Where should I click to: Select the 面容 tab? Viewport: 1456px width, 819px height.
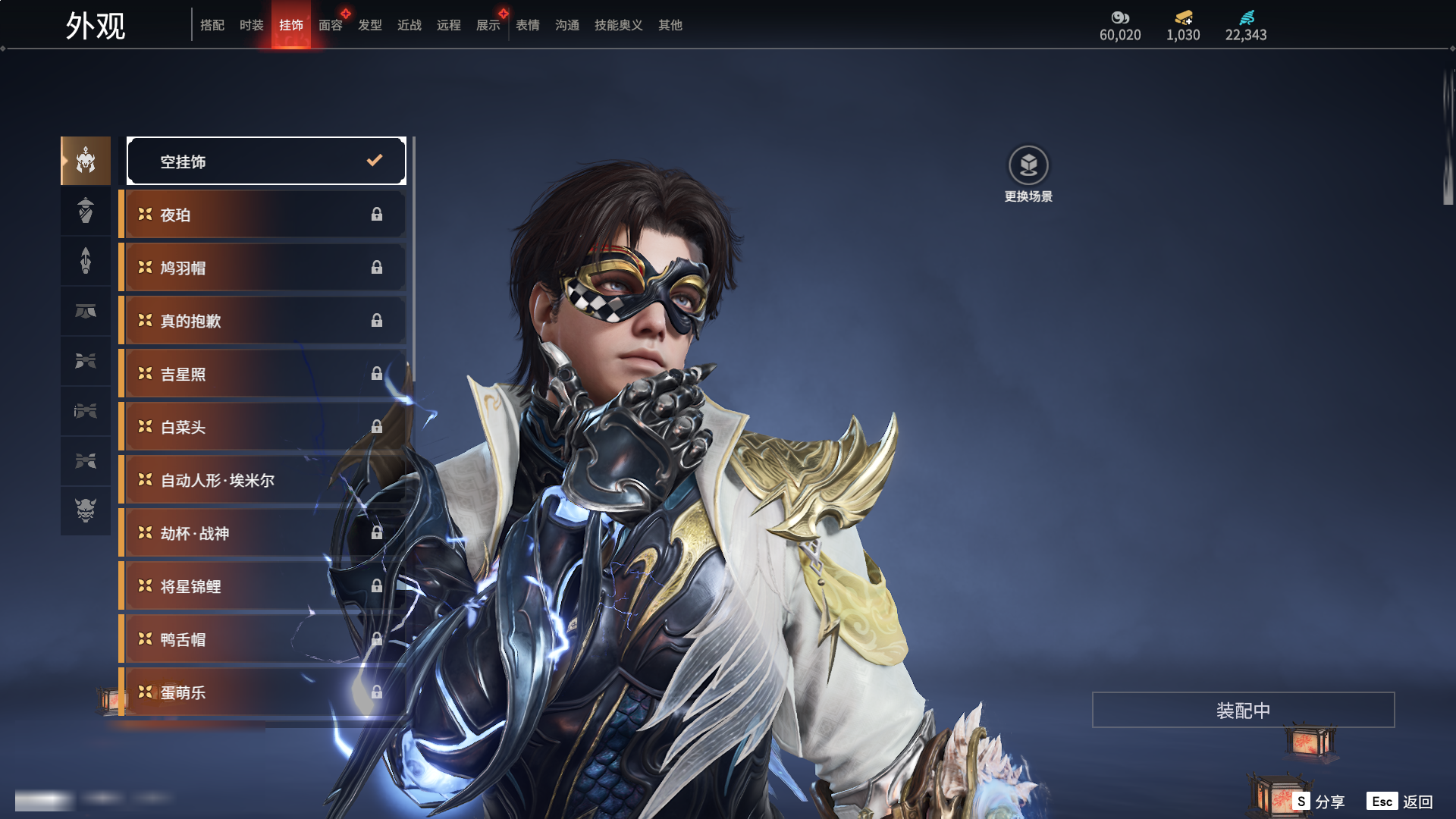click(331, 25)
